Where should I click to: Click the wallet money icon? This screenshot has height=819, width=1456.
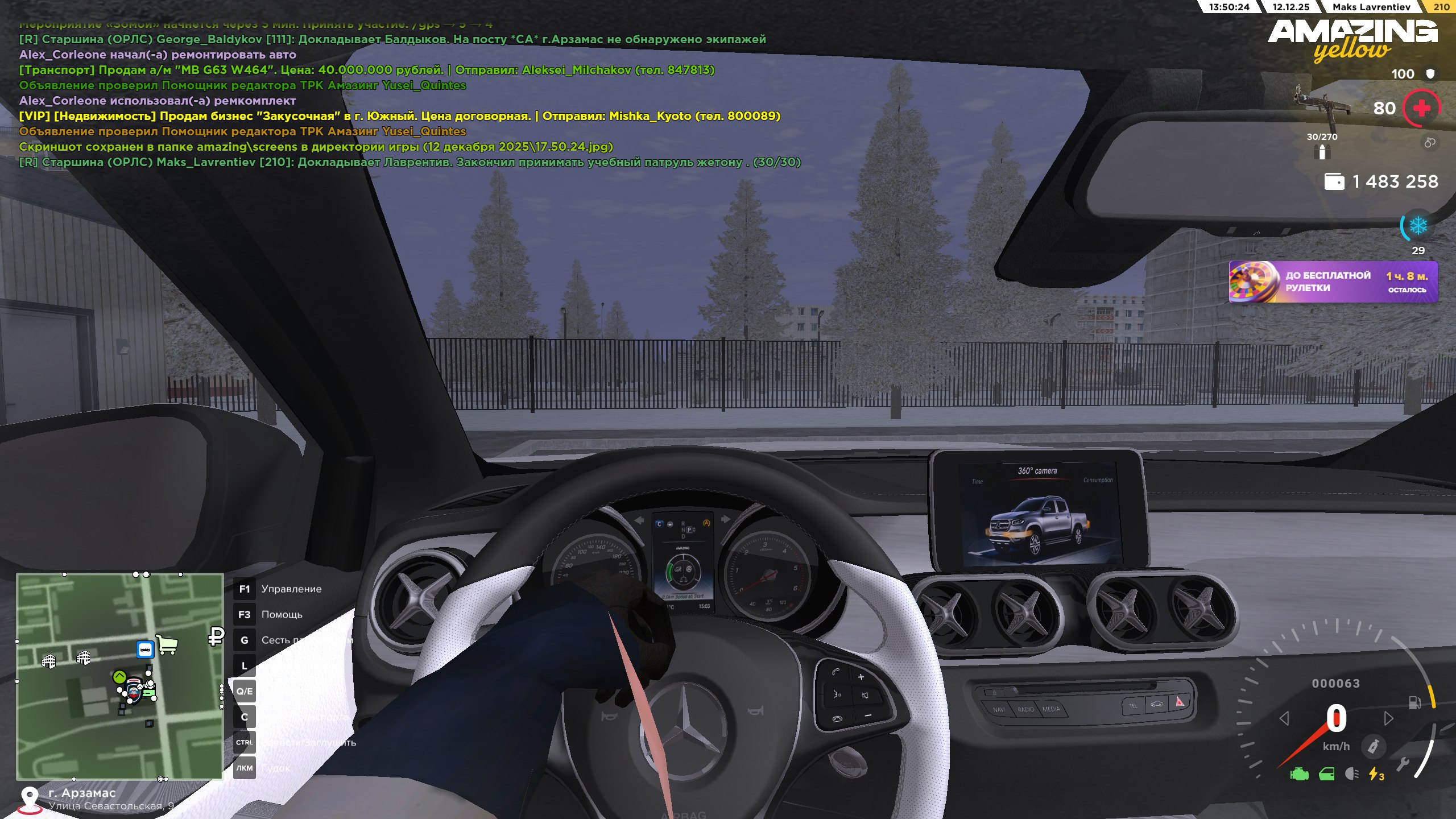[x=1334, y=182]
